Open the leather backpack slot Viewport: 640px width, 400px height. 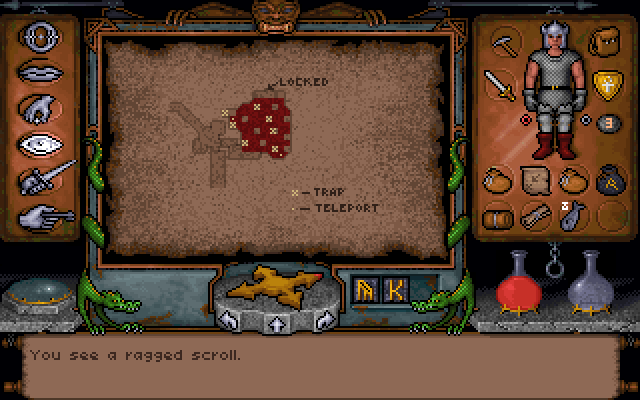coord(603,43)
